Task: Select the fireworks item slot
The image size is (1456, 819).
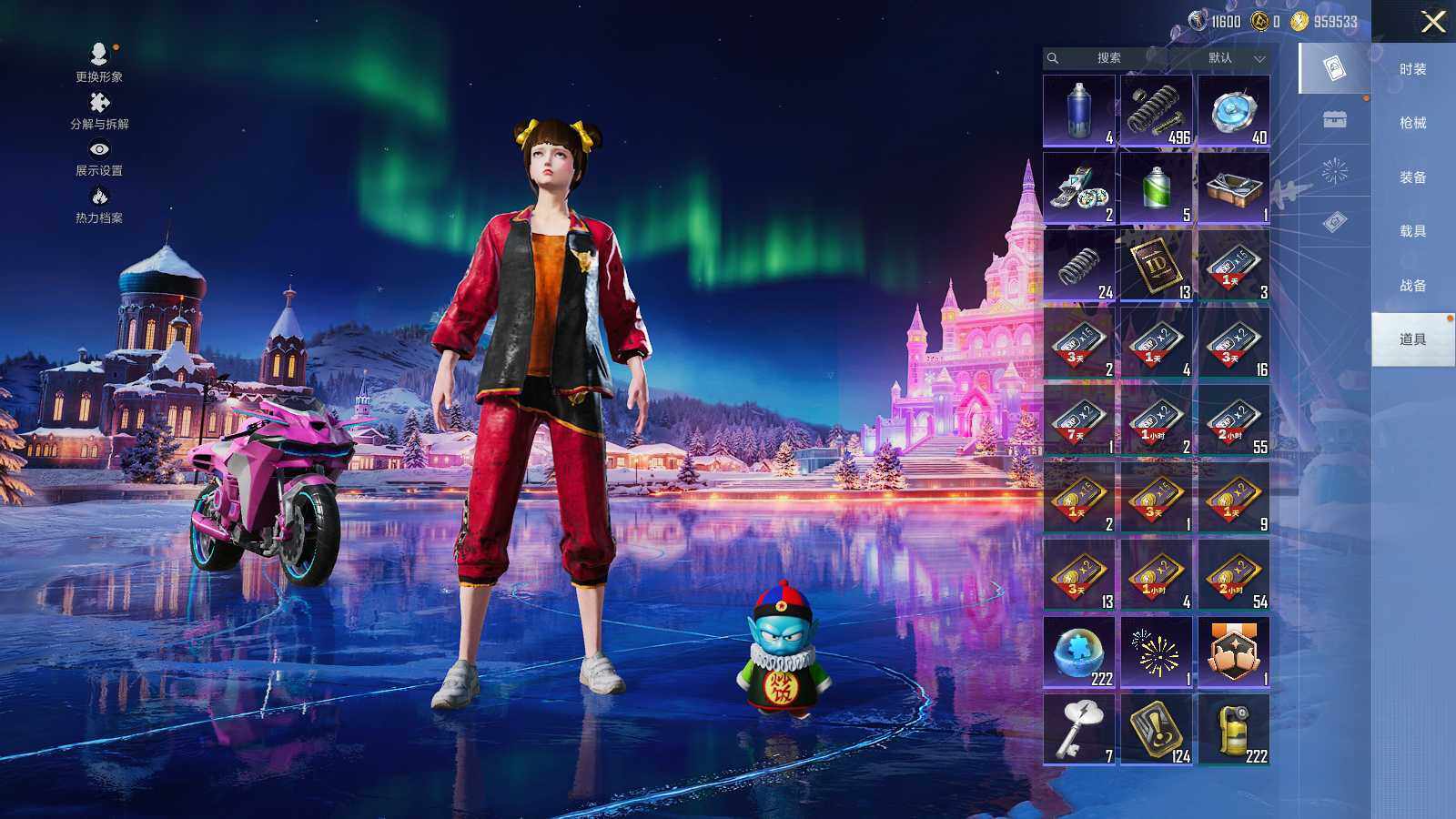Action: [x=1156, y=652]
